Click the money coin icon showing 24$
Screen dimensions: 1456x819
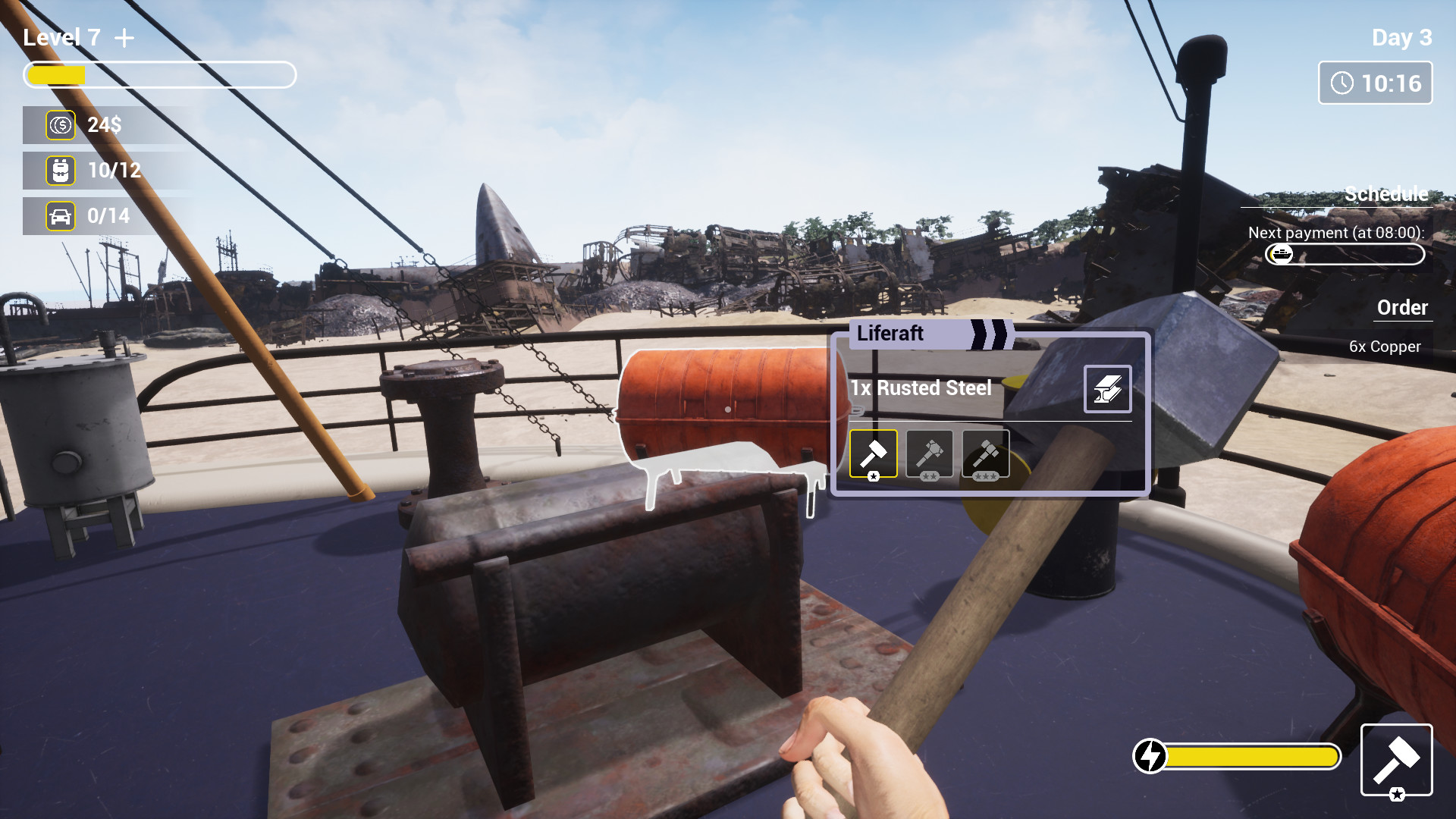coord(61,125)
